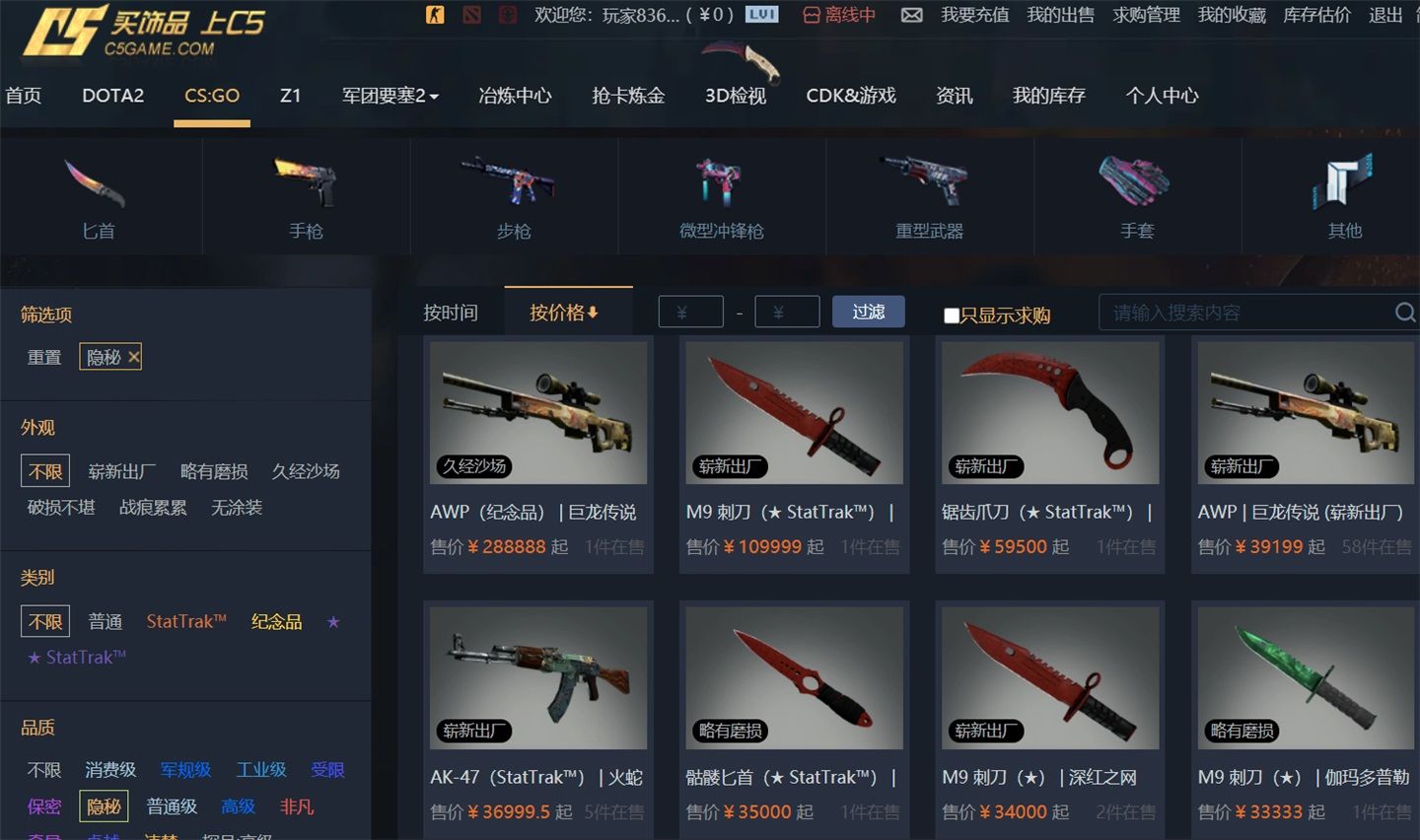Screen dimensions: 1420x840
Task: Click the 离线中 store status icon
Action: coord(813,16)
